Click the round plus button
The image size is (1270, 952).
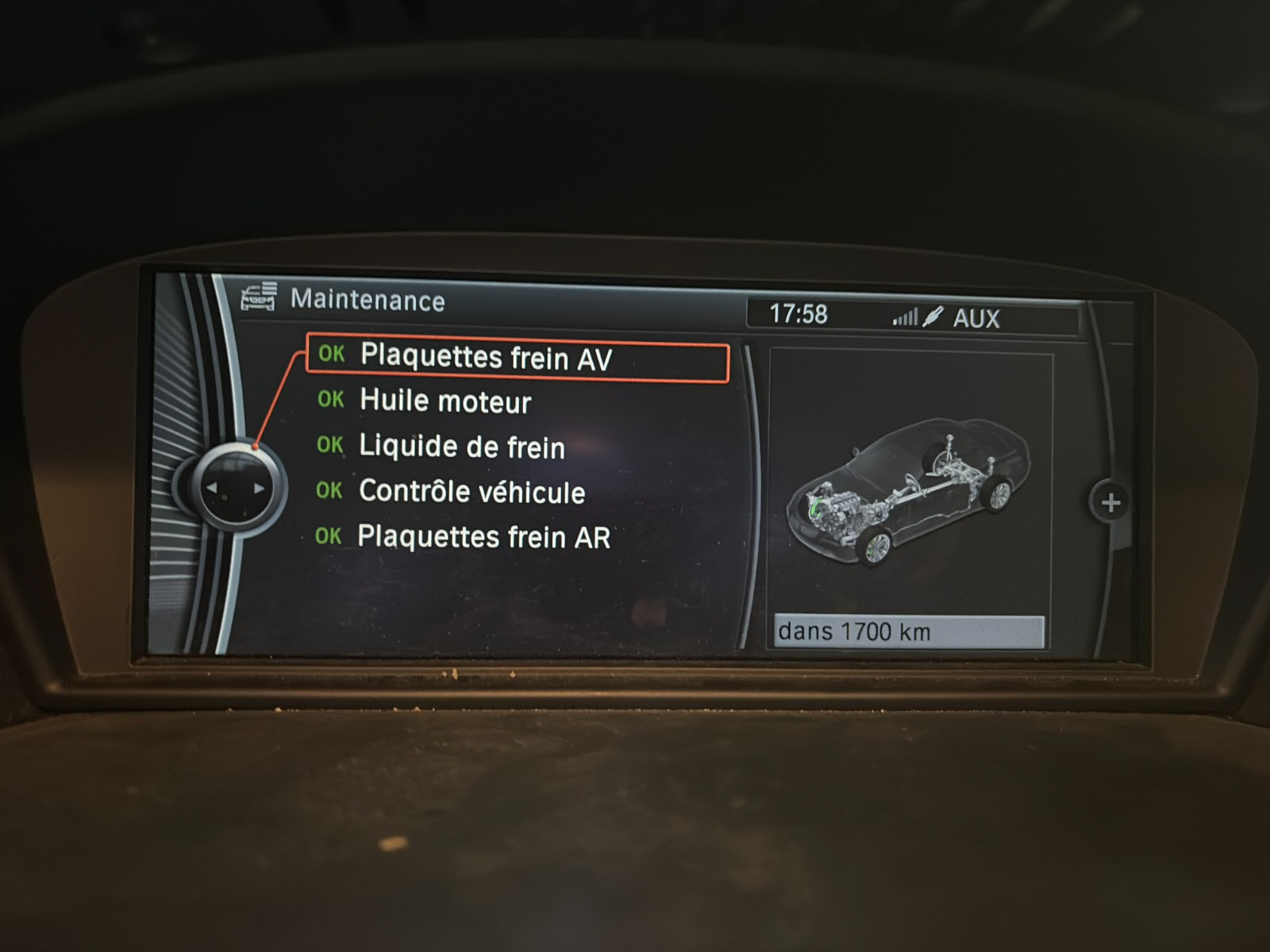(1110, 502)
